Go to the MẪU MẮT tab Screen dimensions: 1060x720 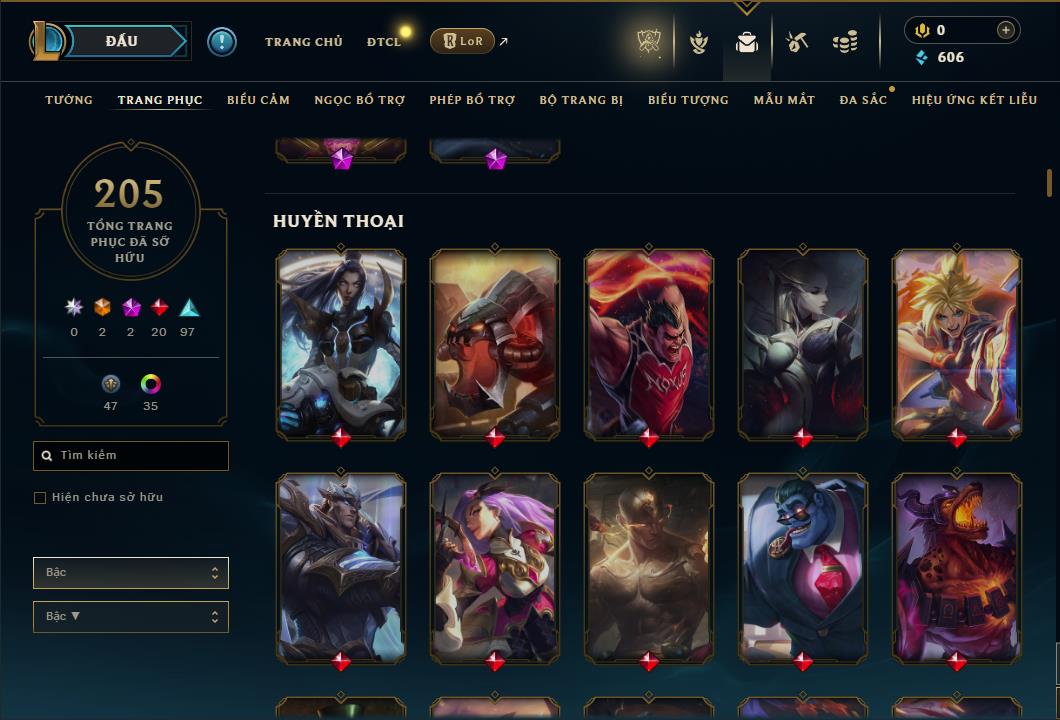tap(784, 100)
